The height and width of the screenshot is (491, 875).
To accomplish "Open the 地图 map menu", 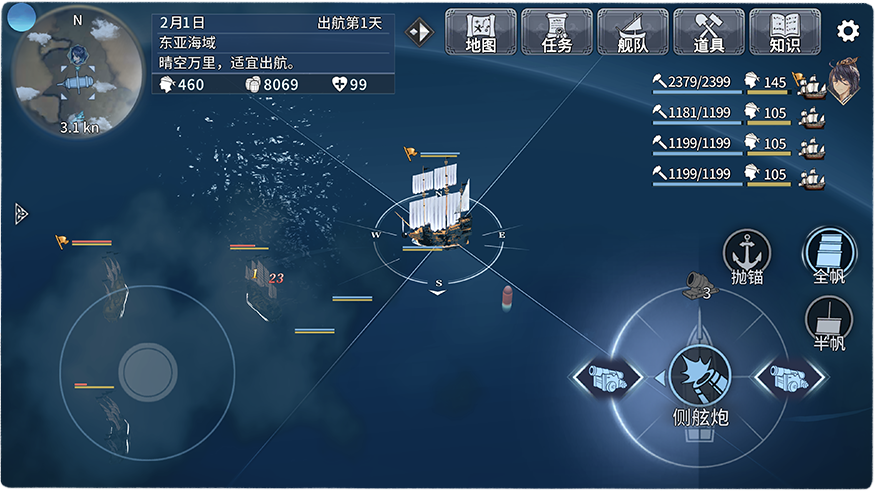I will click(480, 32).
